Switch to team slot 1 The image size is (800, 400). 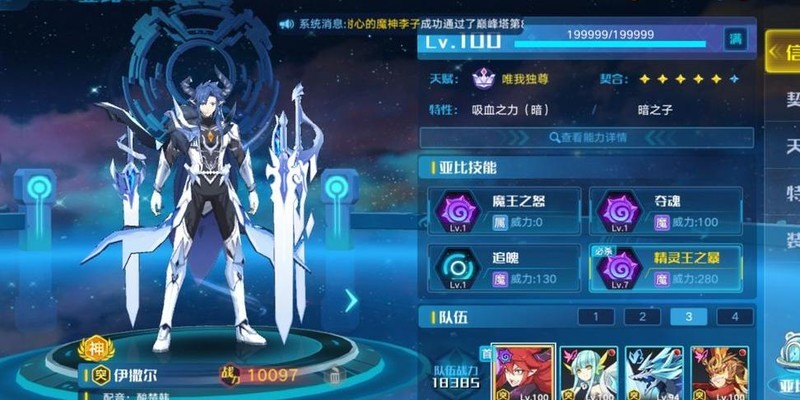[x=596, y=317]
